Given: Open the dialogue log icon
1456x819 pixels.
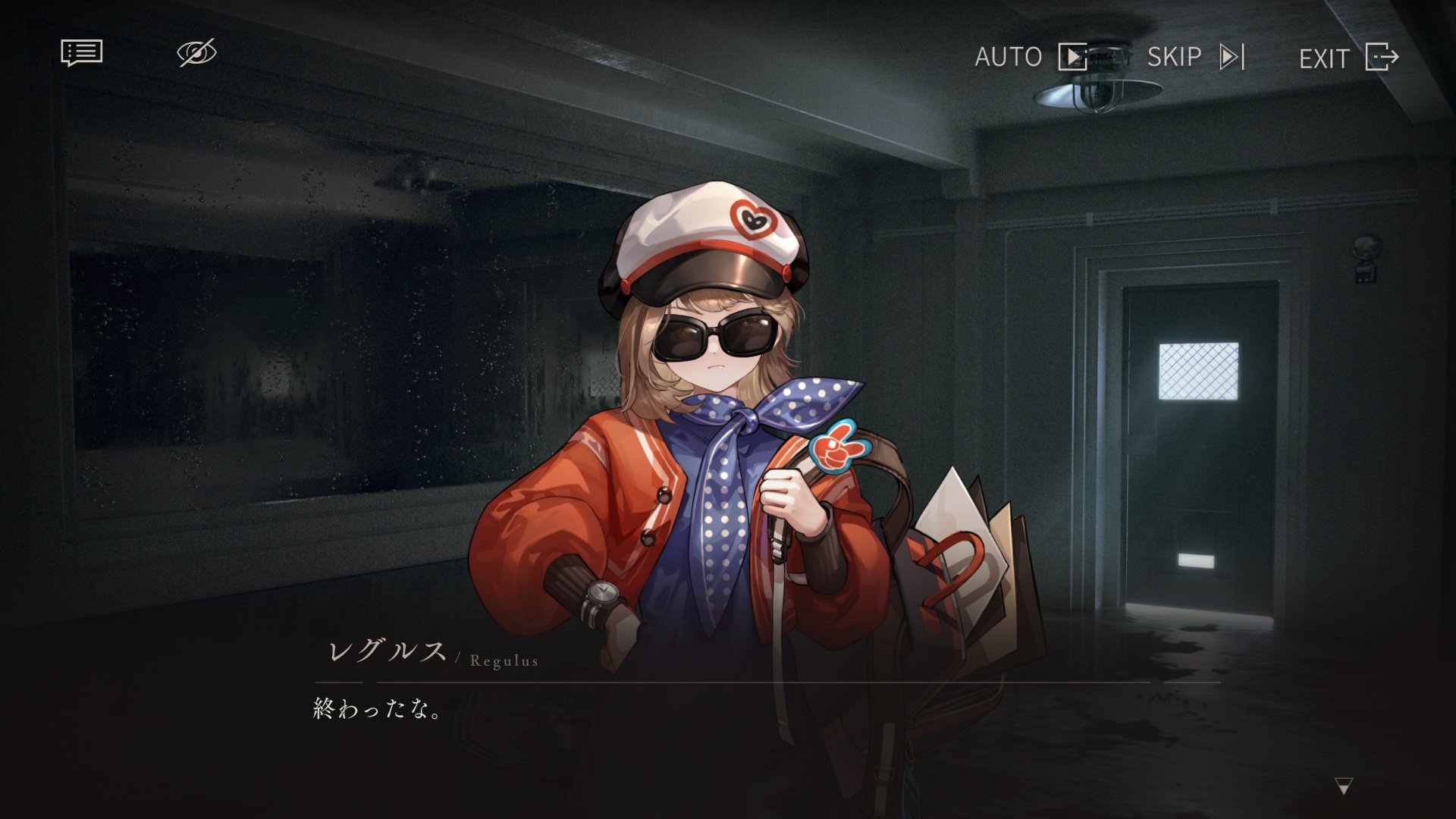Looking at the screenshot, I should click(x=81, y=53).
